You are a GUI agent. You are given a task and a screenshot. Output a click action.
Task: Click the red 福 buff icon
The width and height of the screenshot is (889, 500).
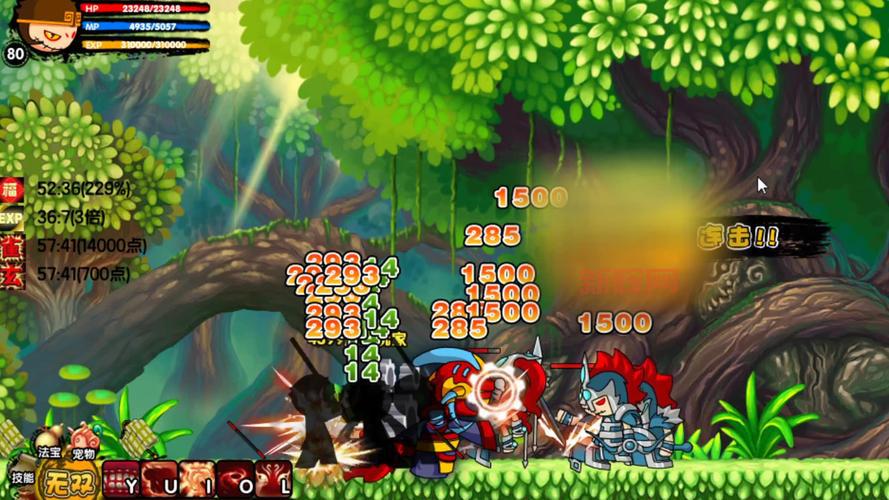(x=12, y=189)
